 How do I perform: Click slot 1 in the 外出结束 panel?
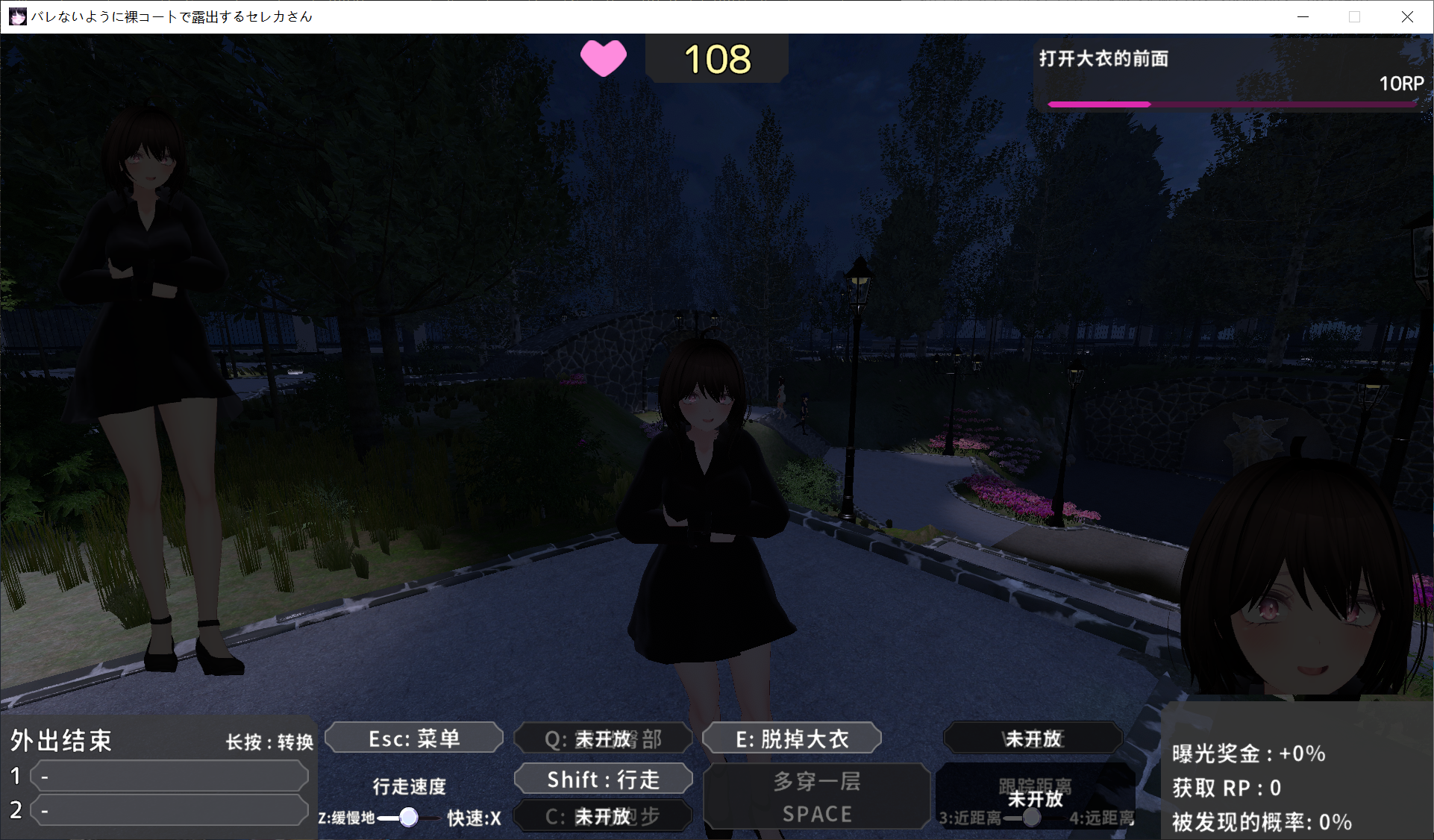coord(169,776)
